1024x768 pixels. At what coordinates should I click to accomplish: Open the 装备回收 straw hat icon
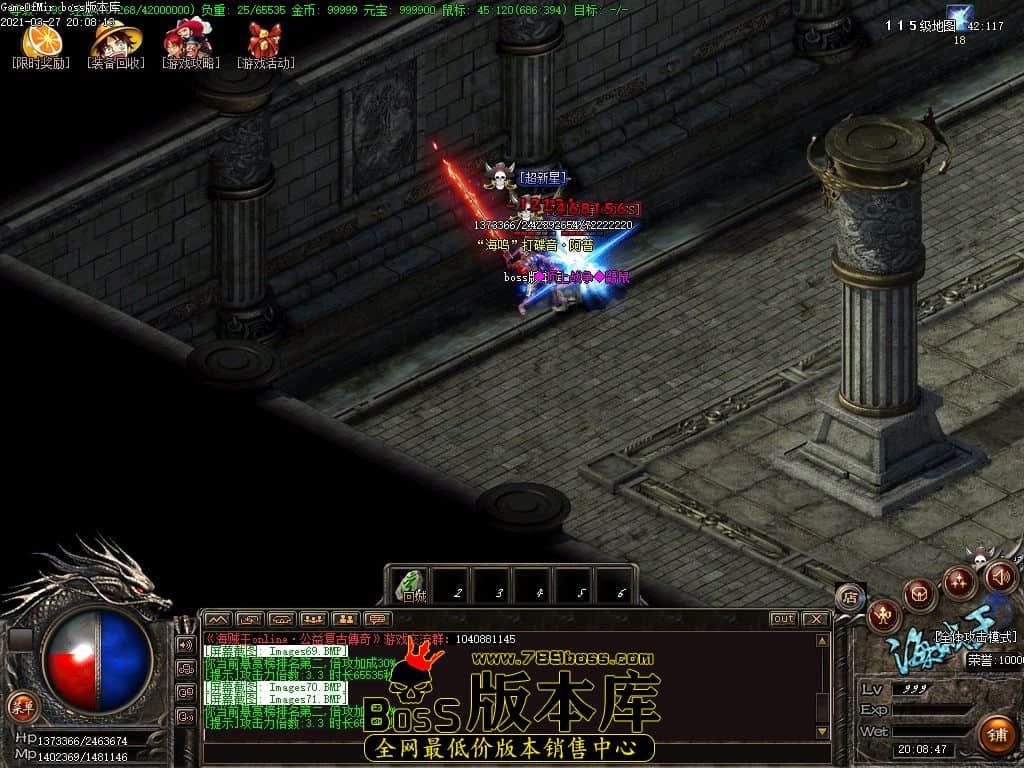coord(116,40)
